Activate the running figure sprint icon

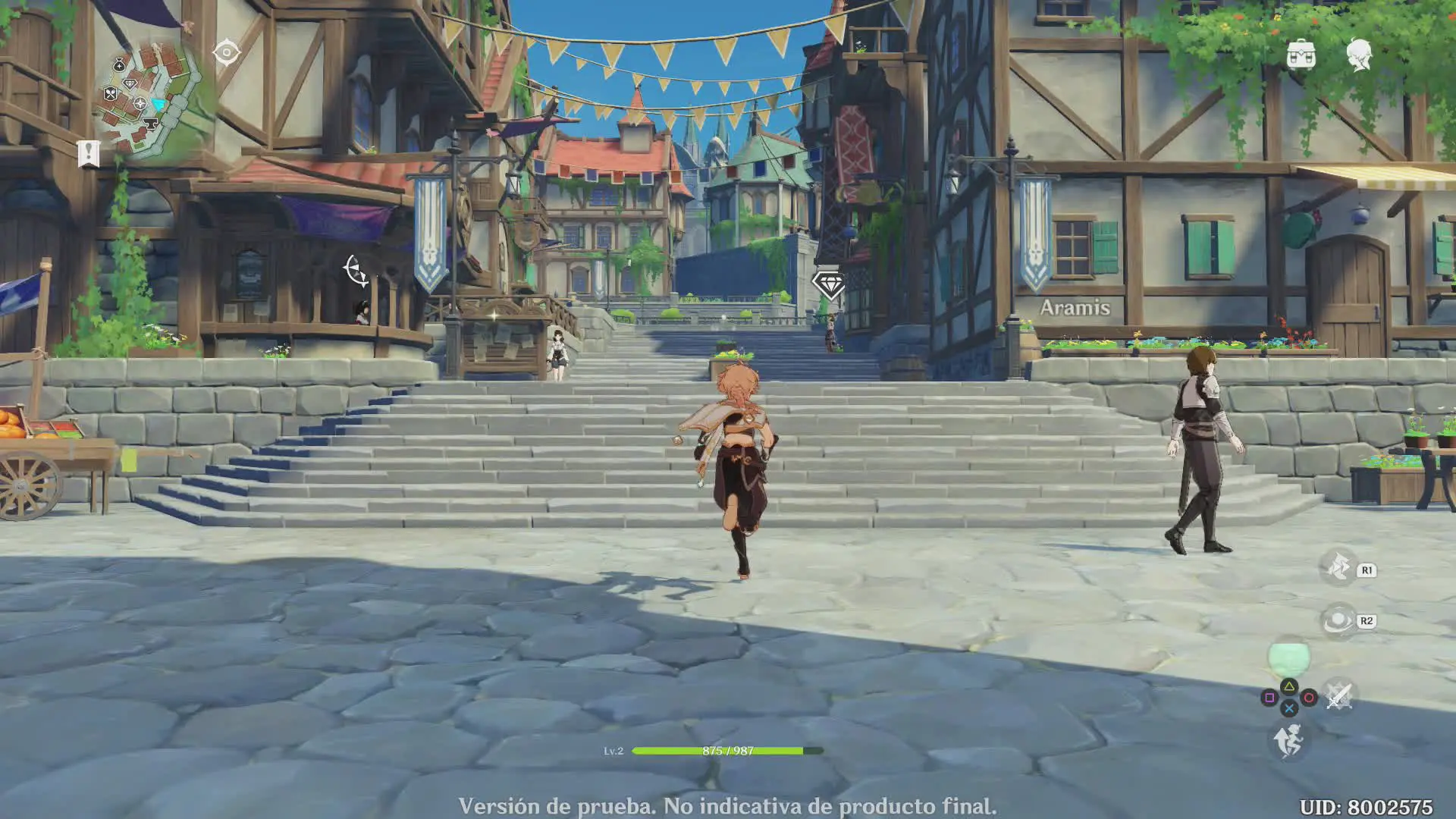pyautogui.click(x=1288, y=740)
